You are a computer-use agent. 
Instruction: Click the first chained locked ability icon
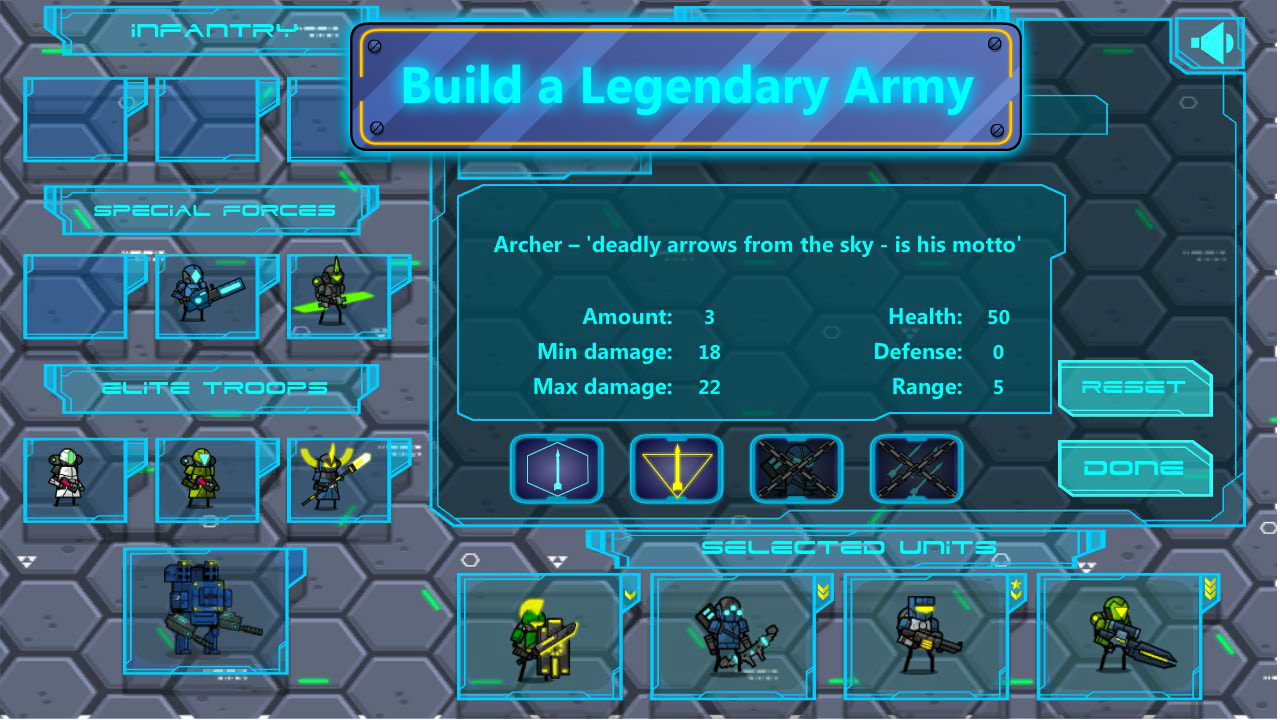click(796, 468)
